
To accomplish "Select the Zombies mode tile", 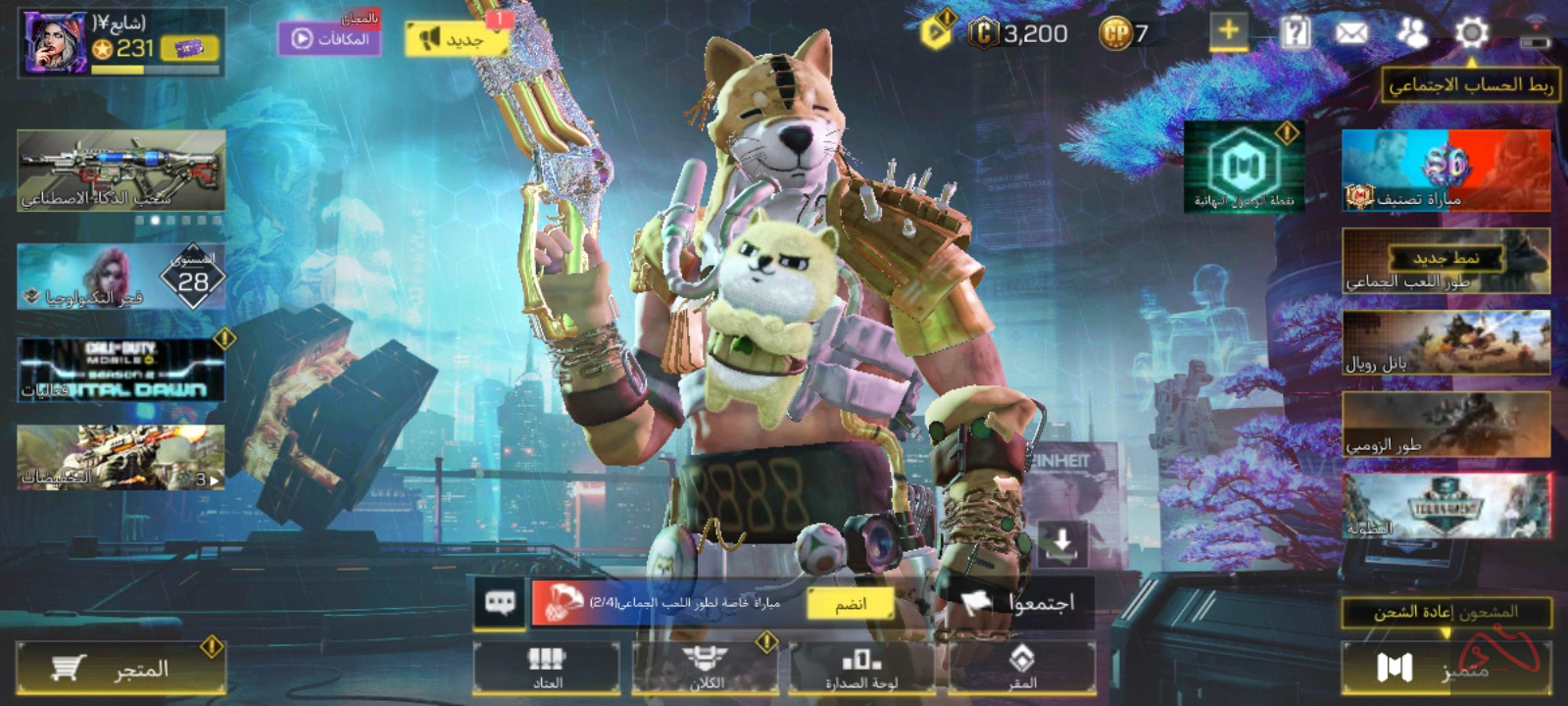I will click(x=1445, y=425).
